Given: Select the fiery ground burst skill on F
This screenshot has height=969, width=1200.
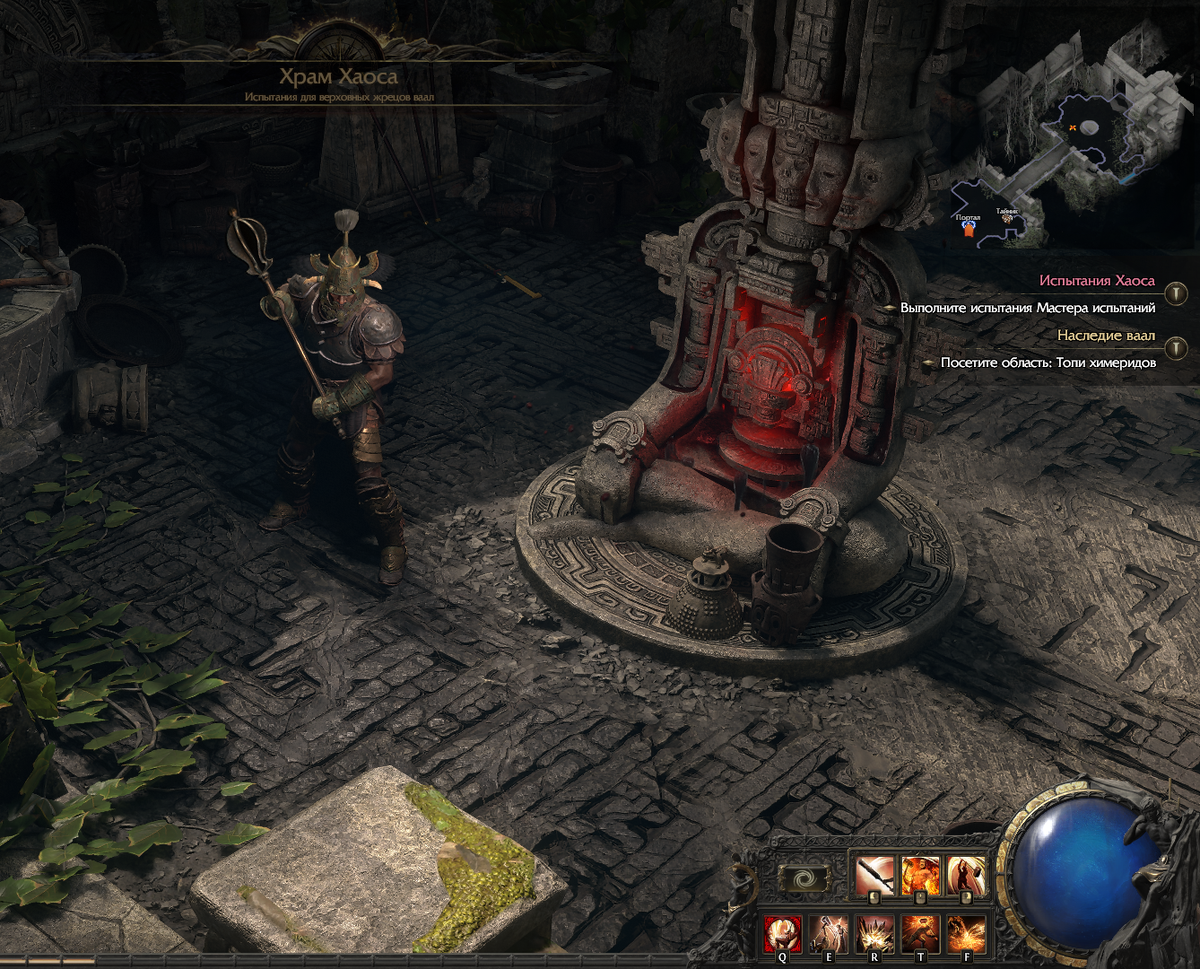Looking at the screenshot, I should [x=966, y=934].
